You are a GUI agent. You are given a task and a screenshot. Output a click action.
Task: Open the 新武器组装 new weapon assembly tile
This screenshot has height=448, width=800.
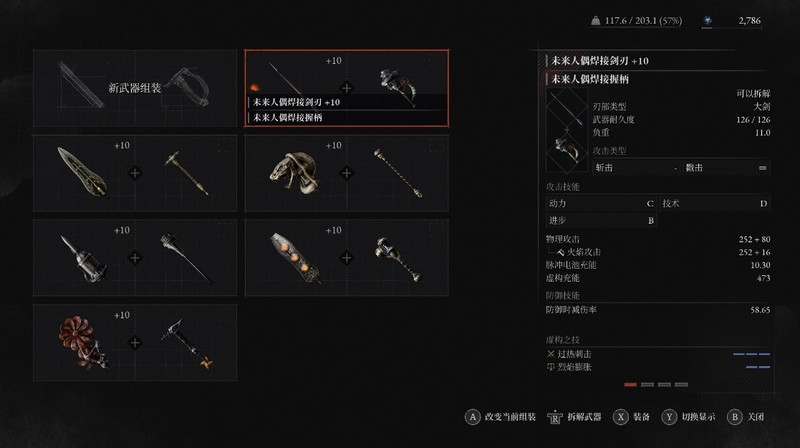coord(135,89)
